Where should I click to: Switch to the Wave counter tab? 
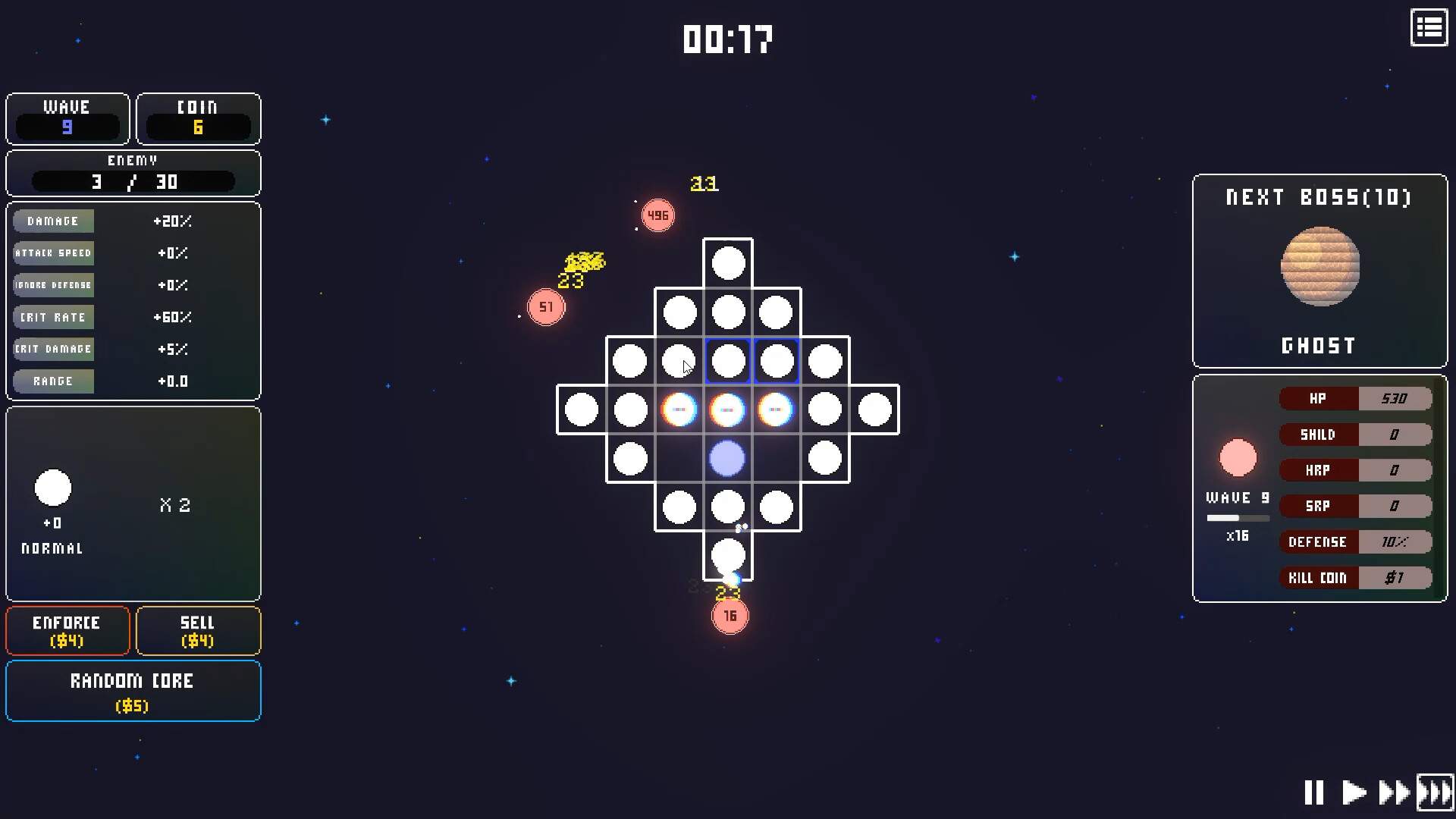point(67,119)
